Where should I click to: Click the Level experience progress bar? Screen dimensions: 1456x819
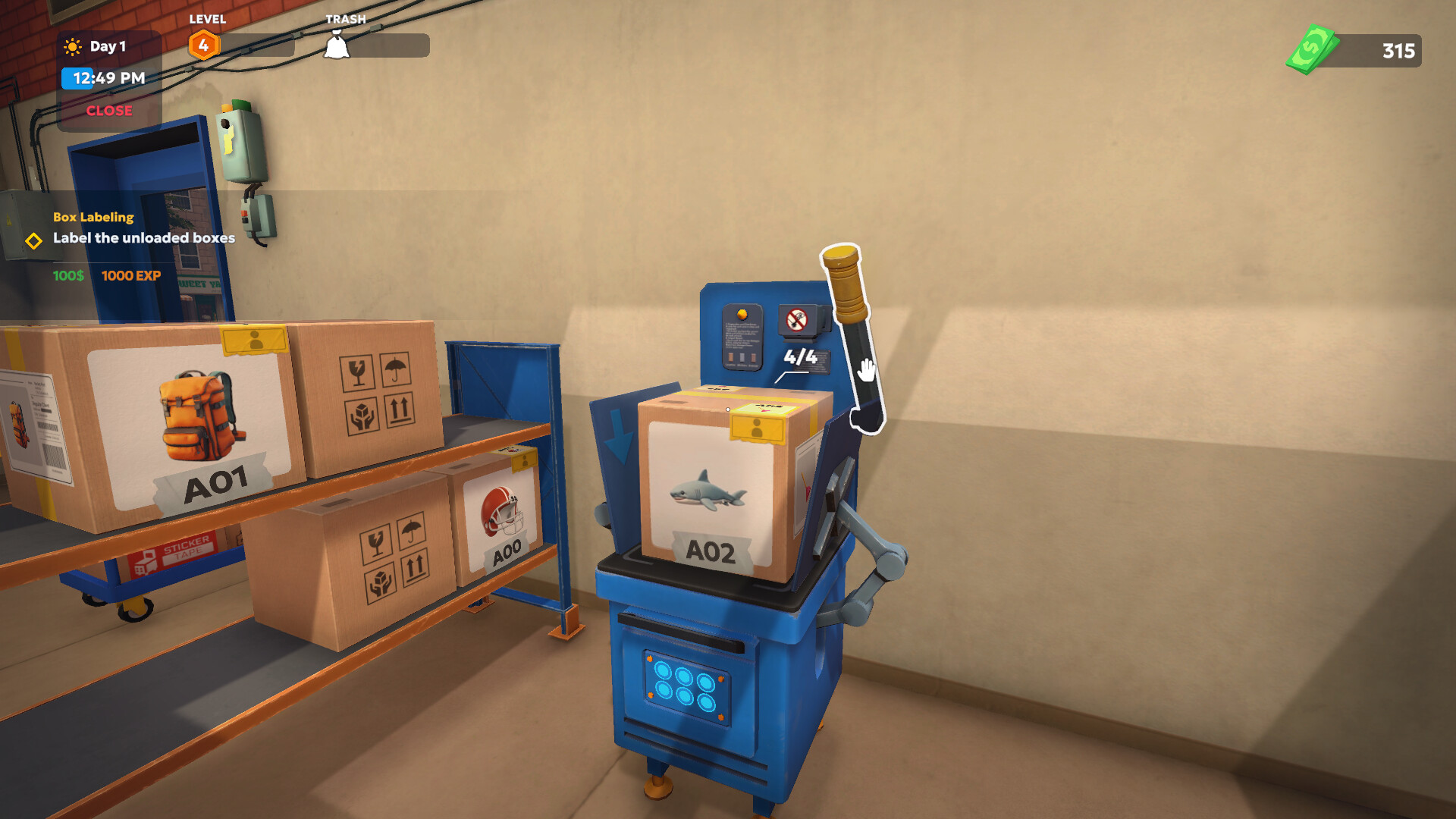[258, 45]
